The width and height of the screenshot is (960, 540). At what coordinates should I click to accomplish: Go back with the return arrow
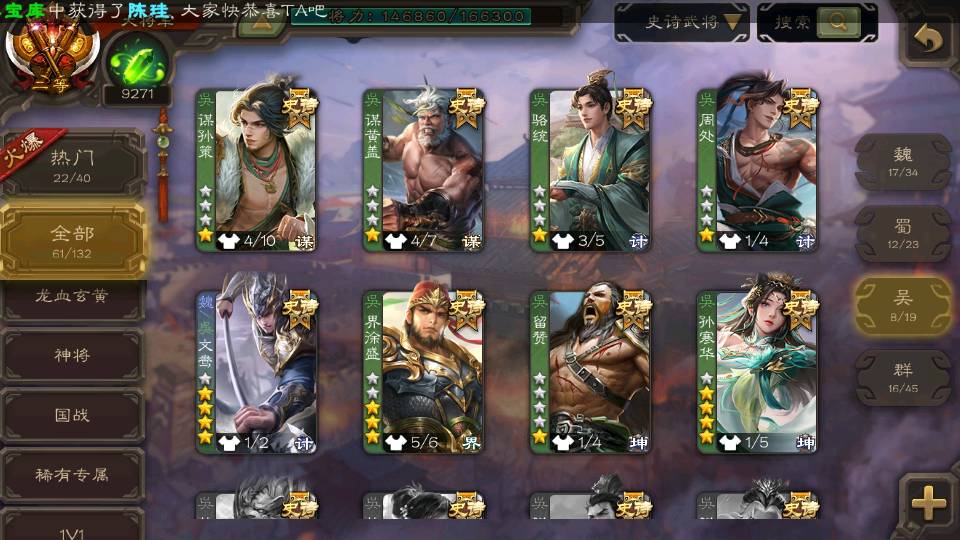pyautogui.click(x=930, y=40)
